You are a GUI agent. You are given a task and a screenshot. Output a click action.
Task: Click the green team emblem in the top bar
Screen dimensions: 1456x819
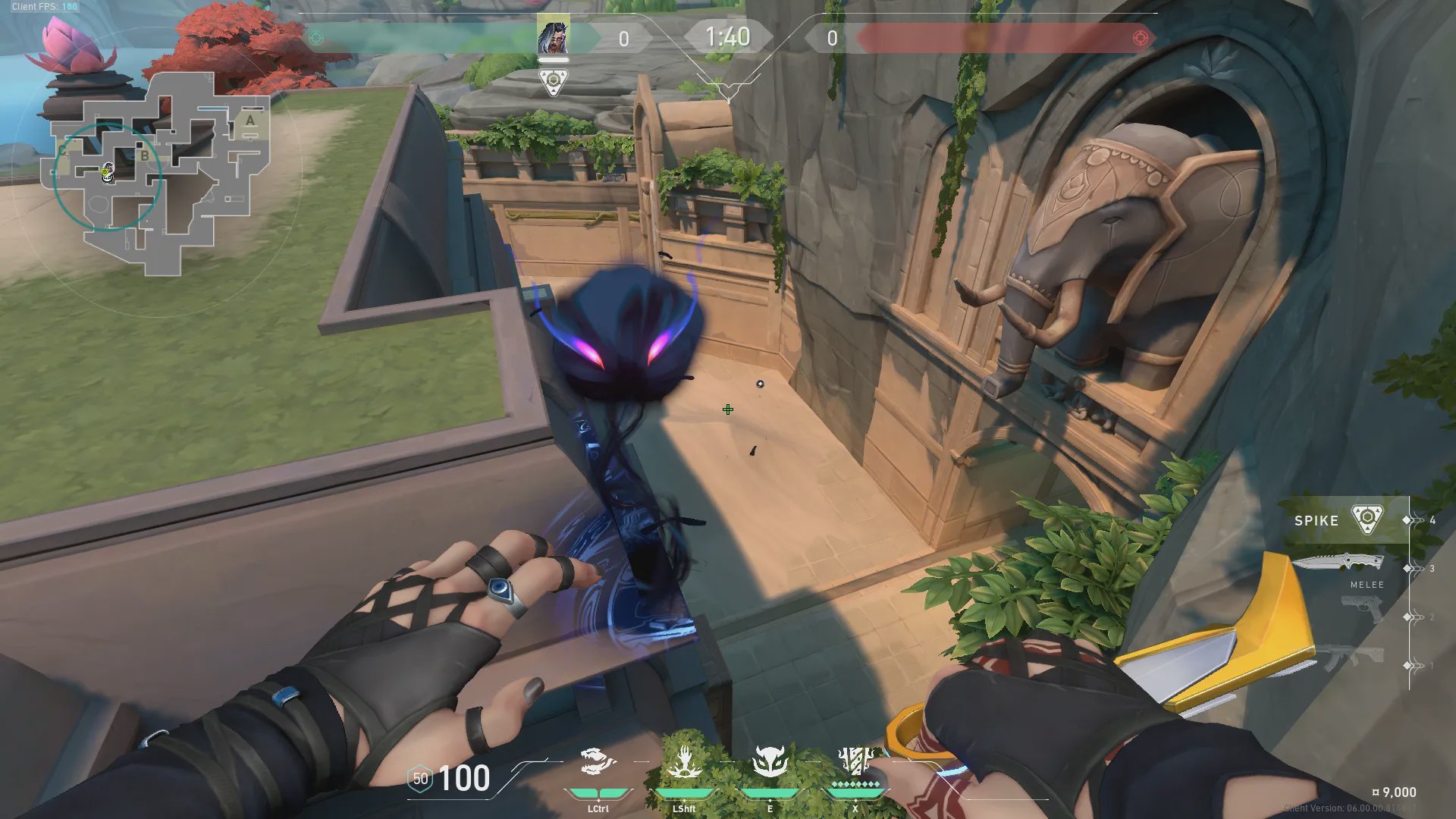pos(317,37)
